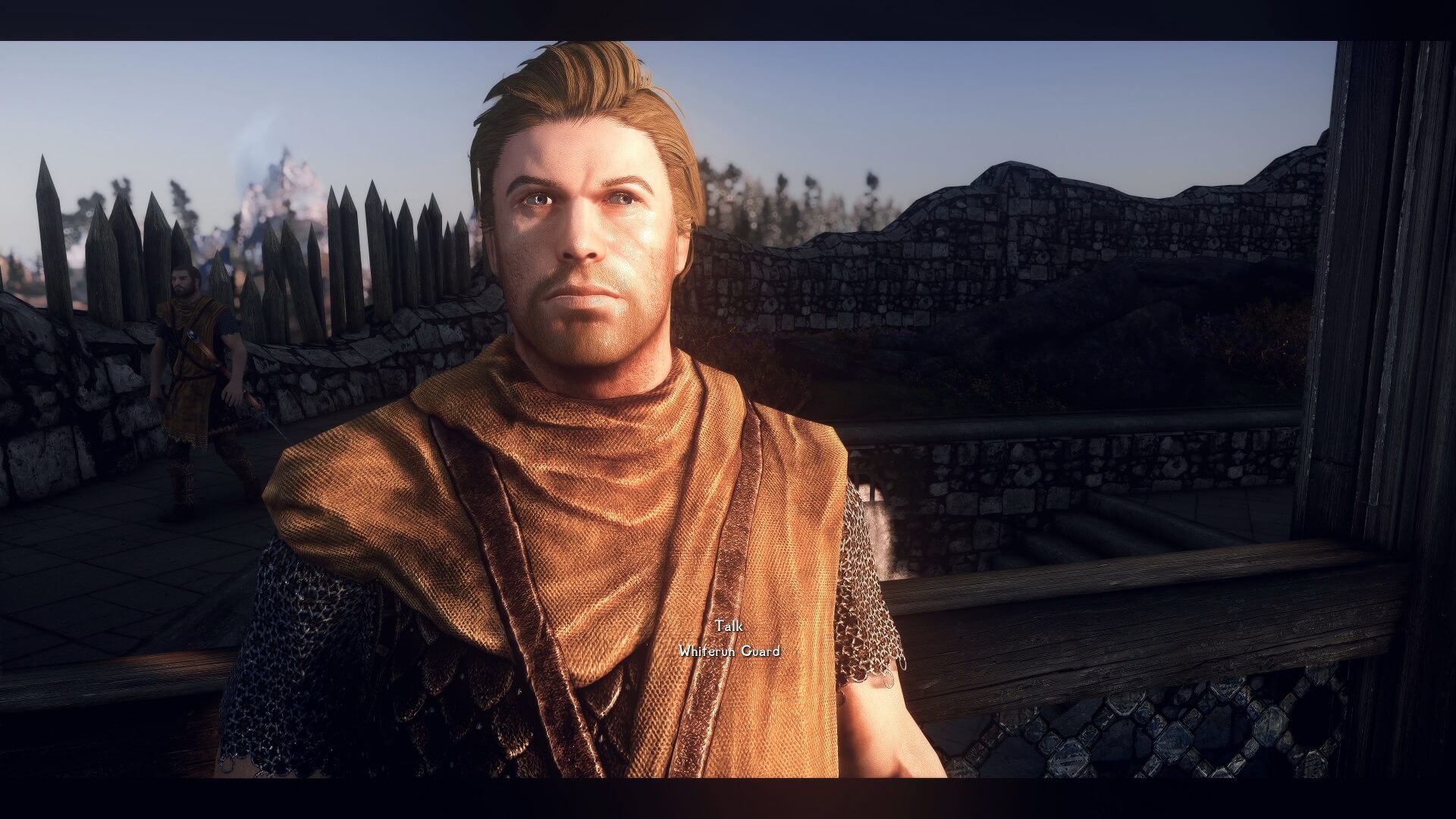The width and height of the screenshot is (1456, 819).
Task: Select the Whiterun Guard name label
Action: coord(730,651)
